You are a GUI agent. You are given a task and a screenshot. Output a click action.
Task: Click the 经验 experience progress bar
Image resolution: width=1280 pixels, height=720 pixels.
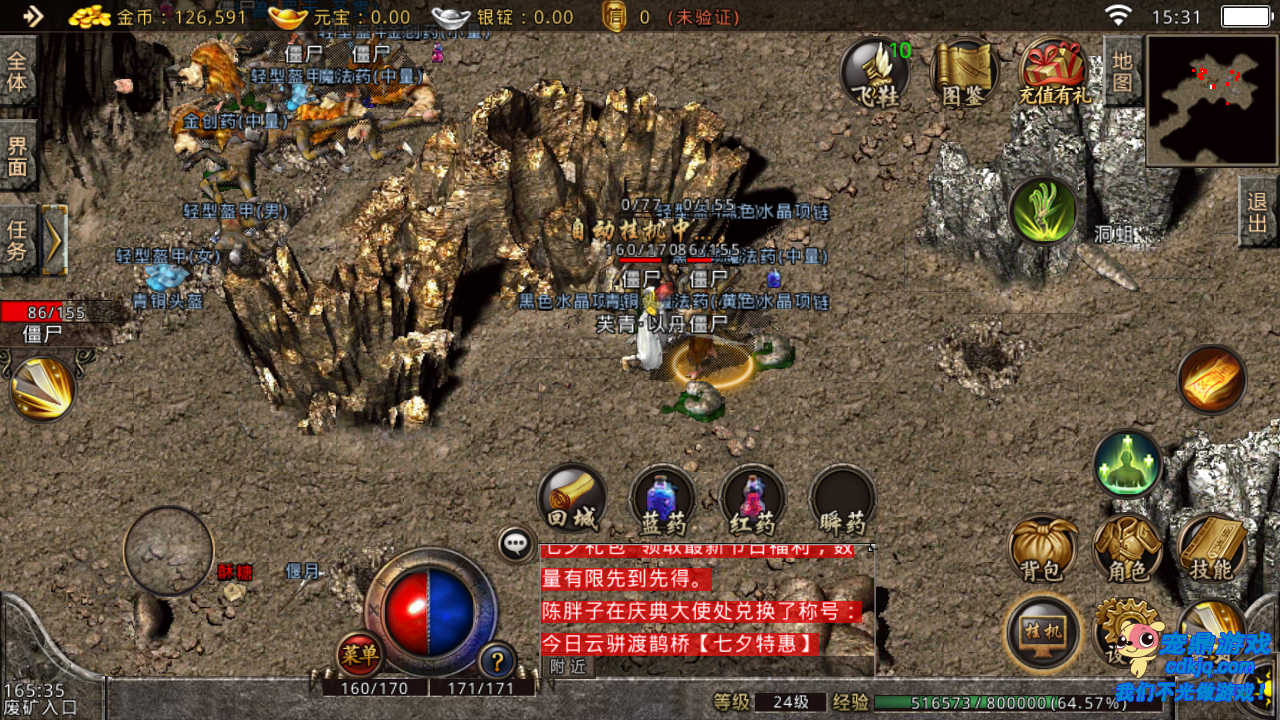point(990,703)
